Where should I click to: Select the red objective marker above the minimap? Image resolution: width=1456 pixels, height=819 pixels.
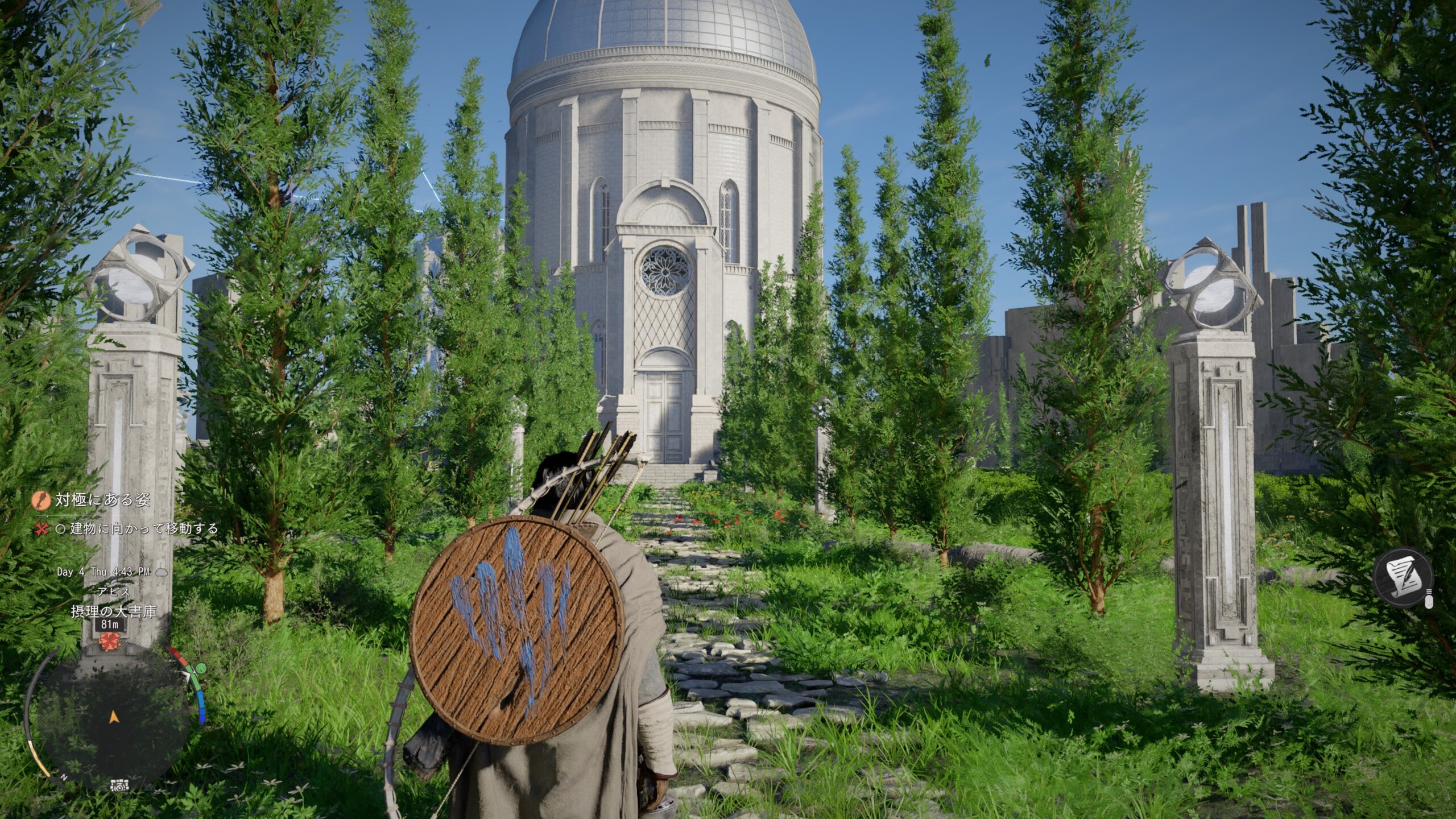pos(106,641)
